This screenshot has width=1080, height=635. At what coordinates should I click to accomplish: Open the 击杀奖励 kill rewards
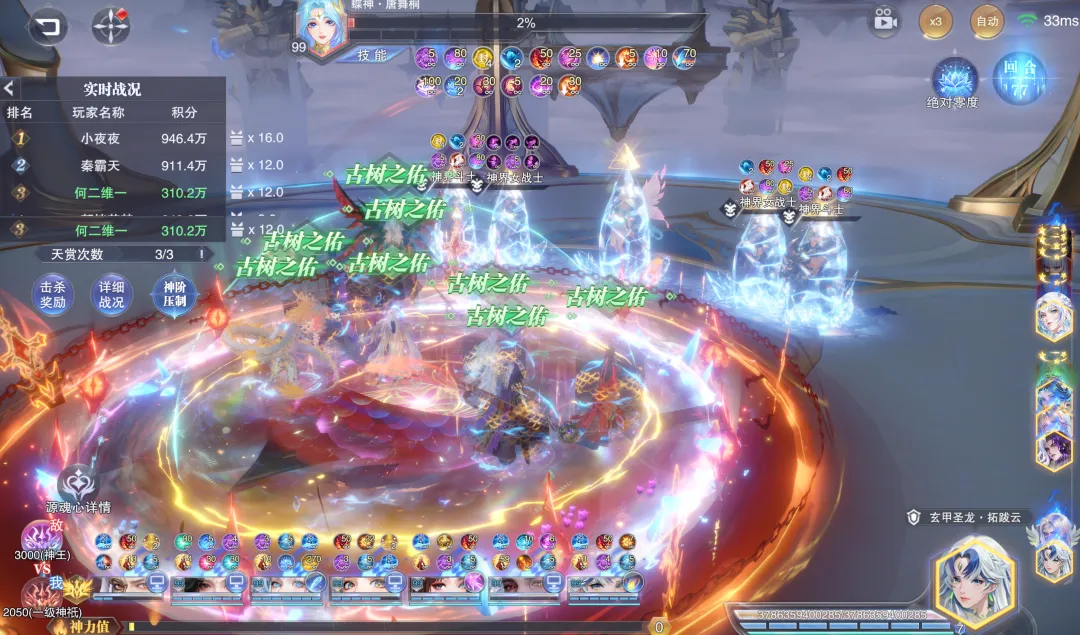[x=53, y=295]
